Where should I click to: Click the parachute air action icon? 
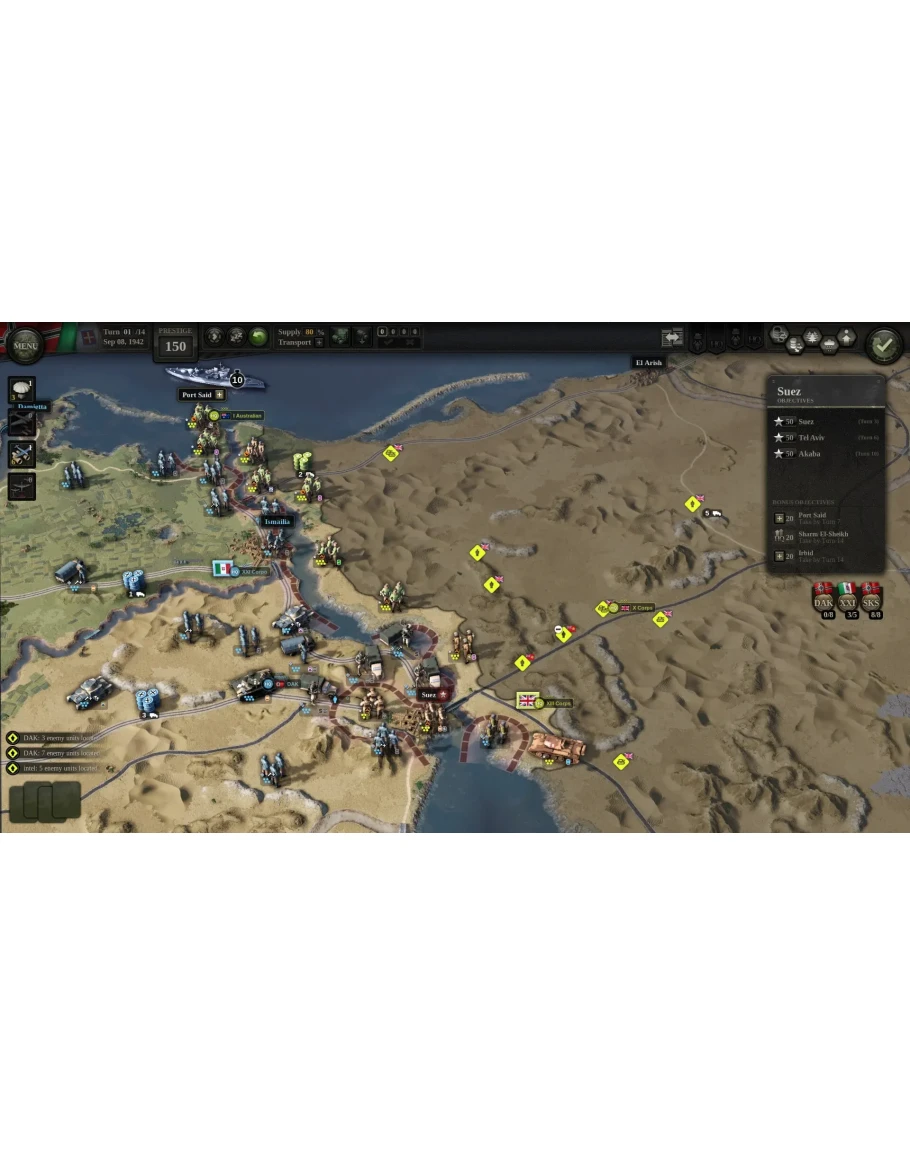coord(22,390)
